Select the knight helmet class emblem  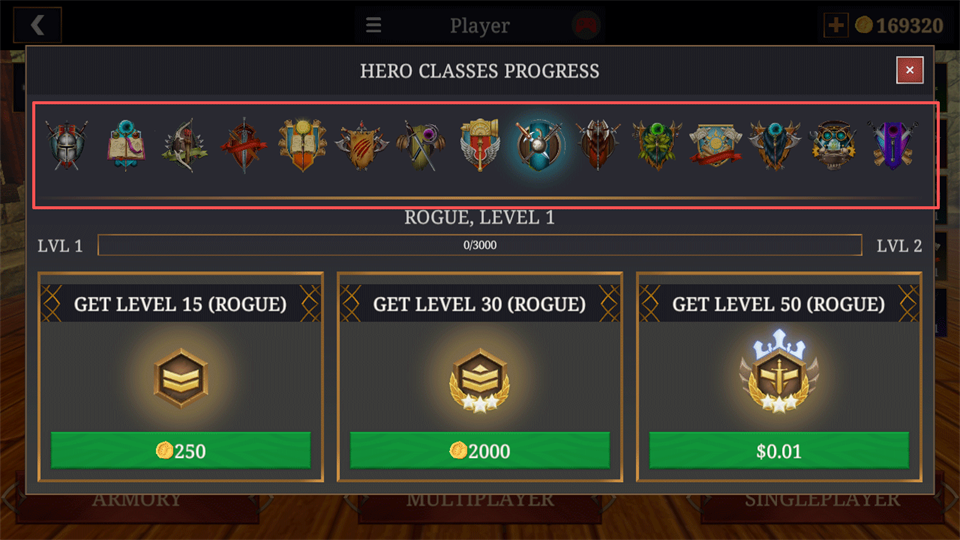67,146
